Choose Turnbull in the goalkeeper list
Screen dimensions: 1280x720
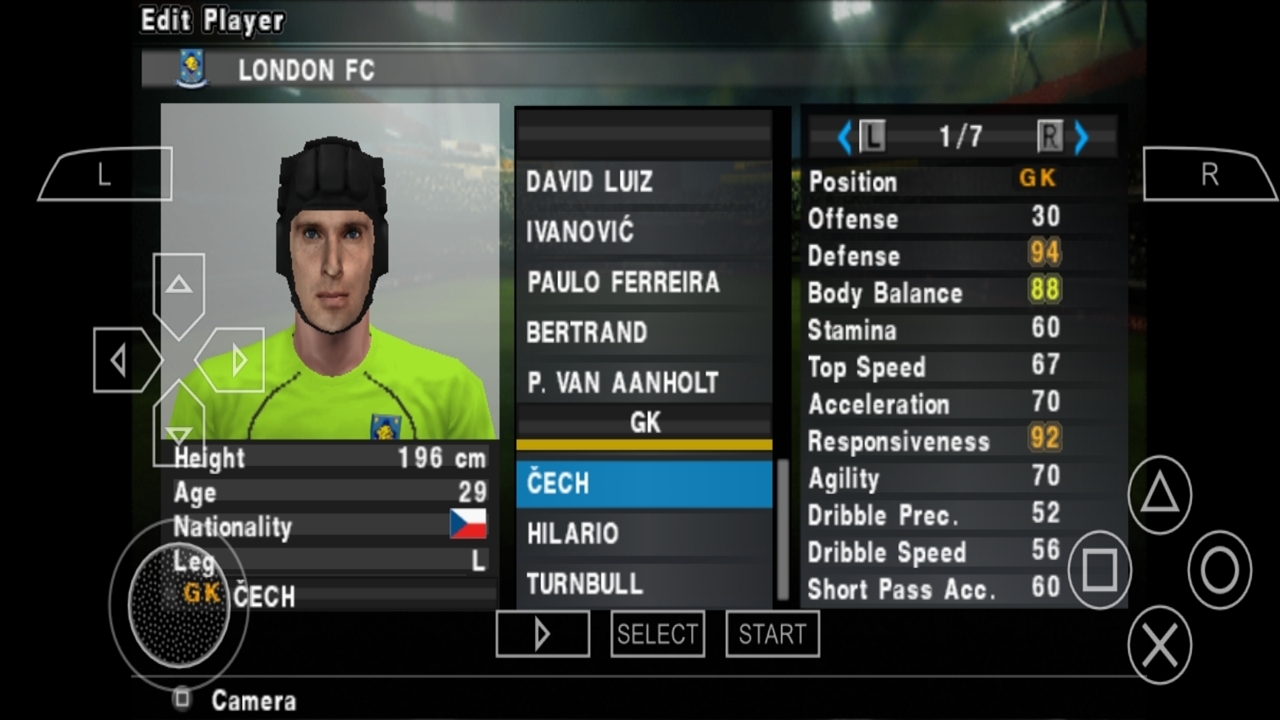point(643,584)
